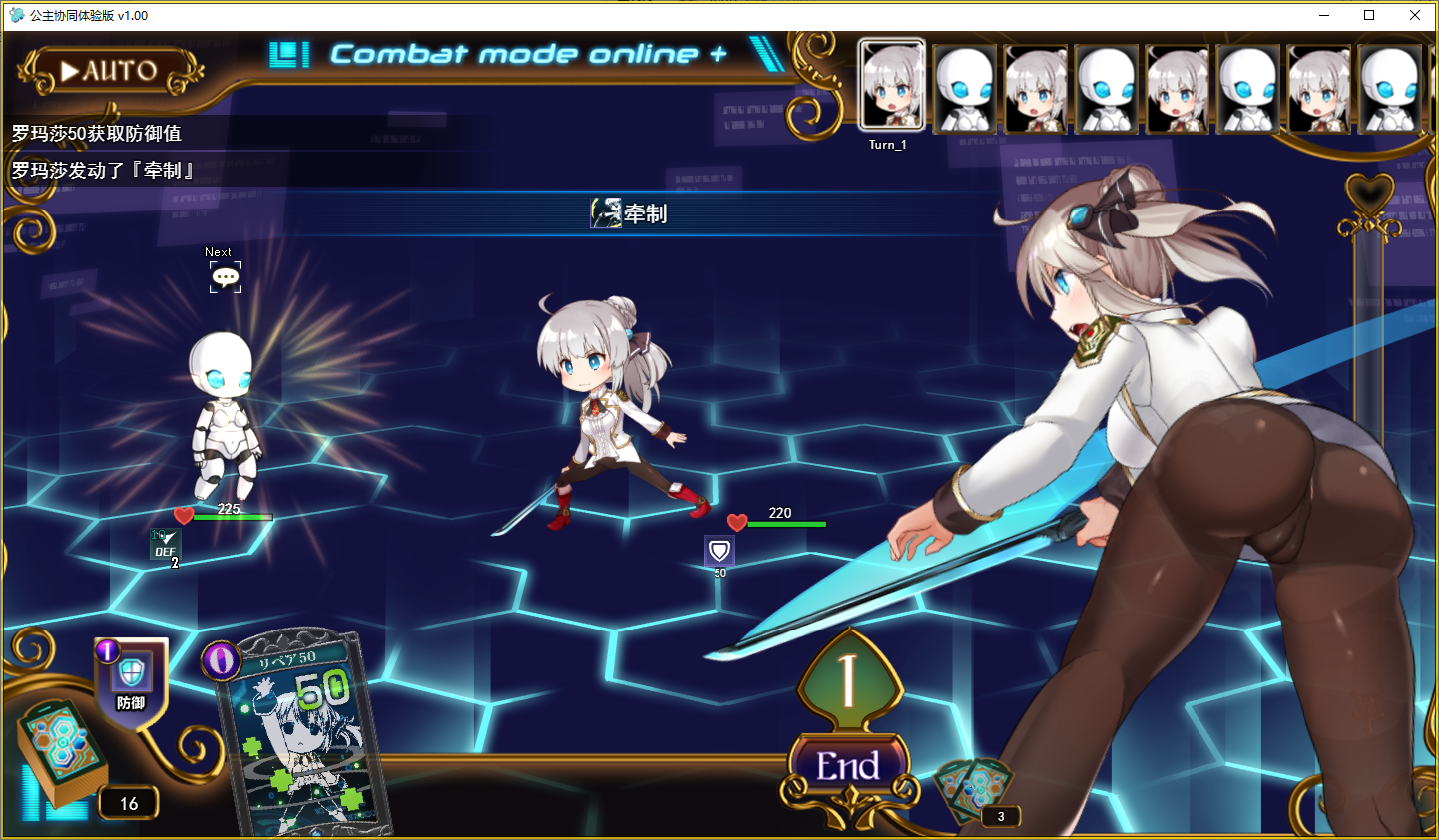View the discard pile showing 3

point(972,793)
